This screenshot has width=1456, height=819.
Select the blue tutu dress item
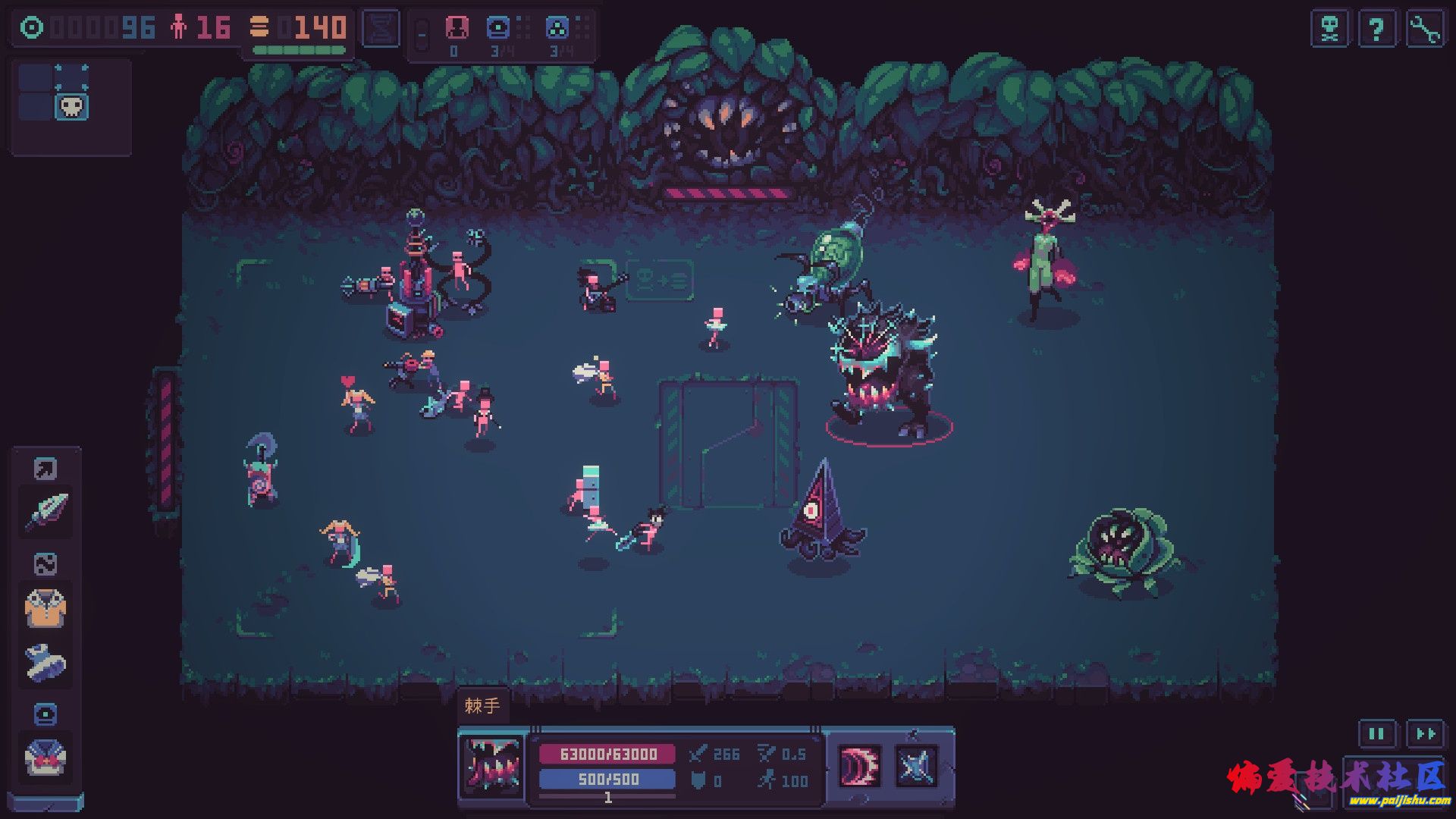click(45, 662)
